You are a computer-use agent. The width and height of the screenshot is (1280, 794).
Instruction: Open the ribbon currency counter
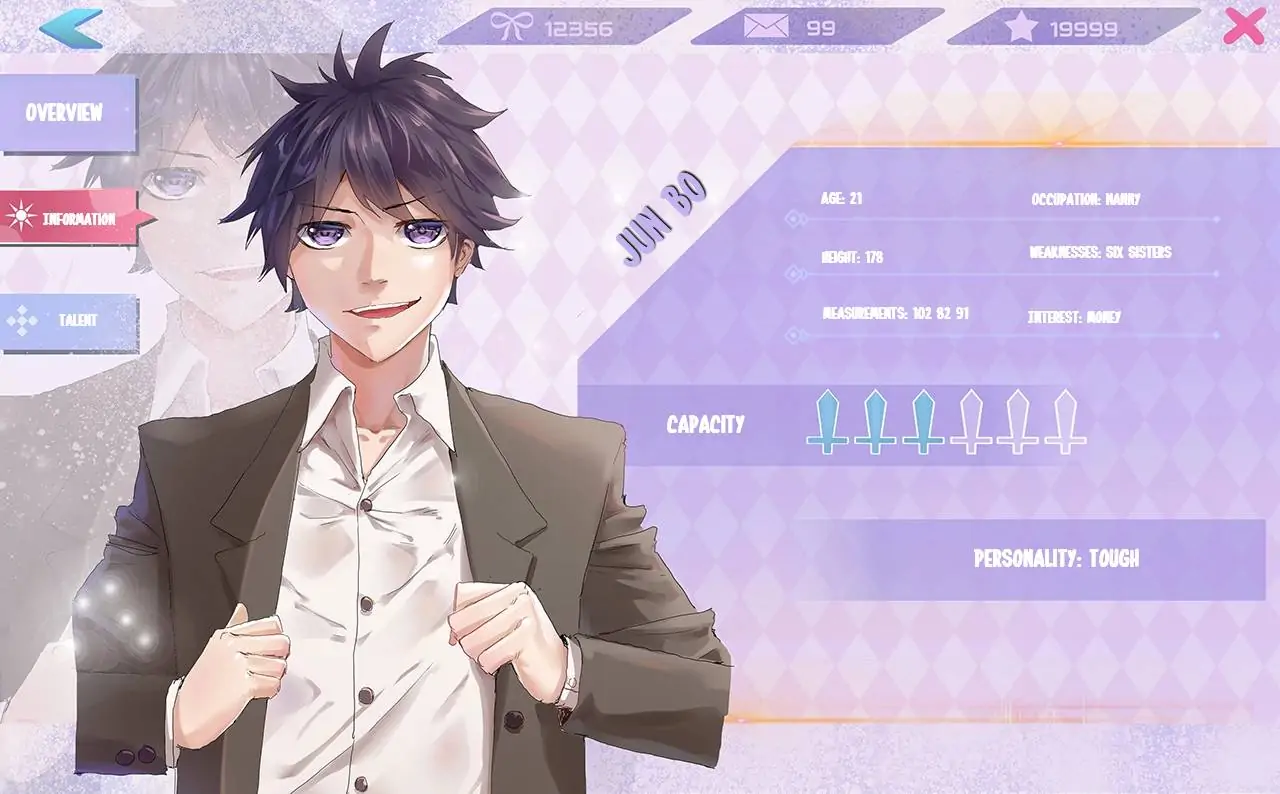(x=563, y=28)
